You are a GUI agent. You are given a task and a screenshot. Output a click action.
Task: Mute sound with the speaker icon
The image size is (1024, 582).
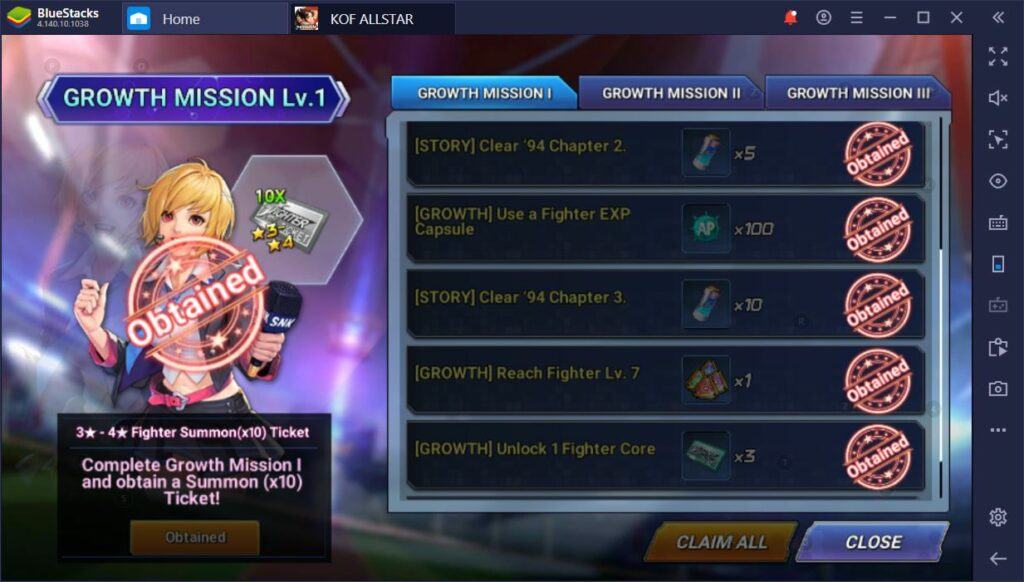(x=997, y=97)
